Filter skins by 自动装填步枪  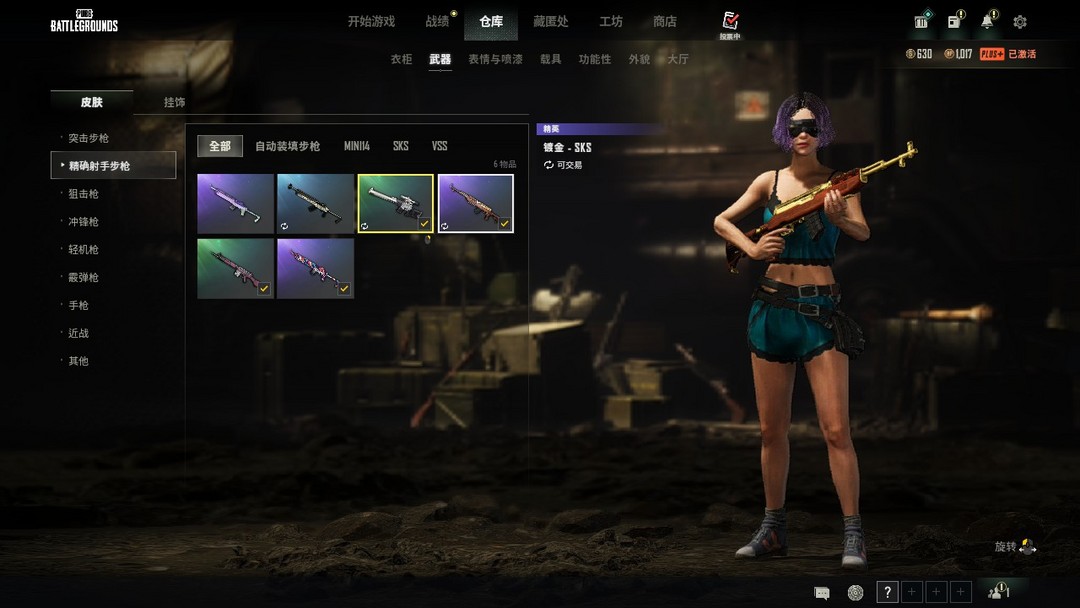[x=287, y=146]
